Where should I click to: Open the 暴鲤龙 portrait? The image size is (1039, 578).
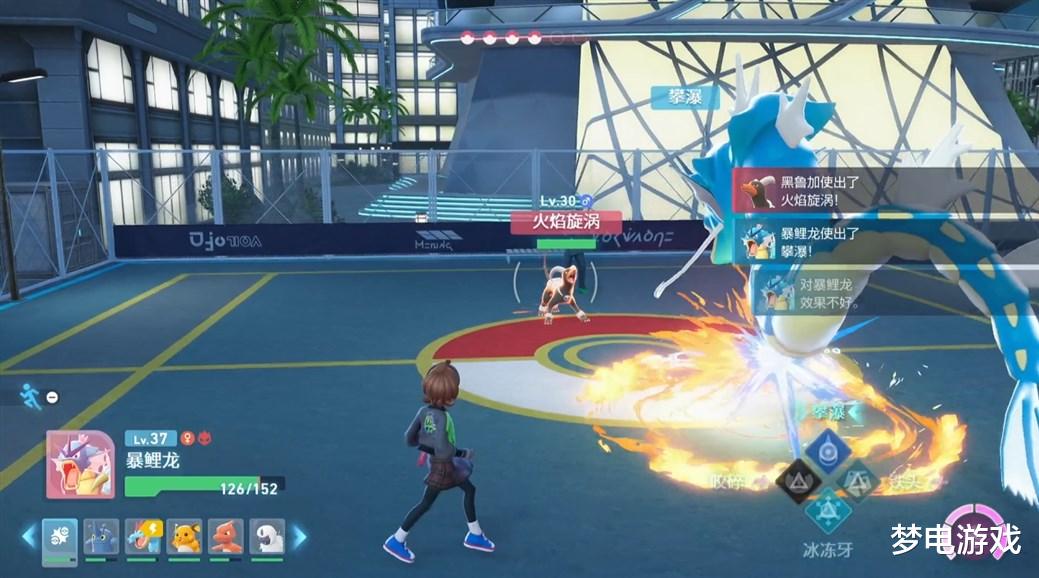80,463
